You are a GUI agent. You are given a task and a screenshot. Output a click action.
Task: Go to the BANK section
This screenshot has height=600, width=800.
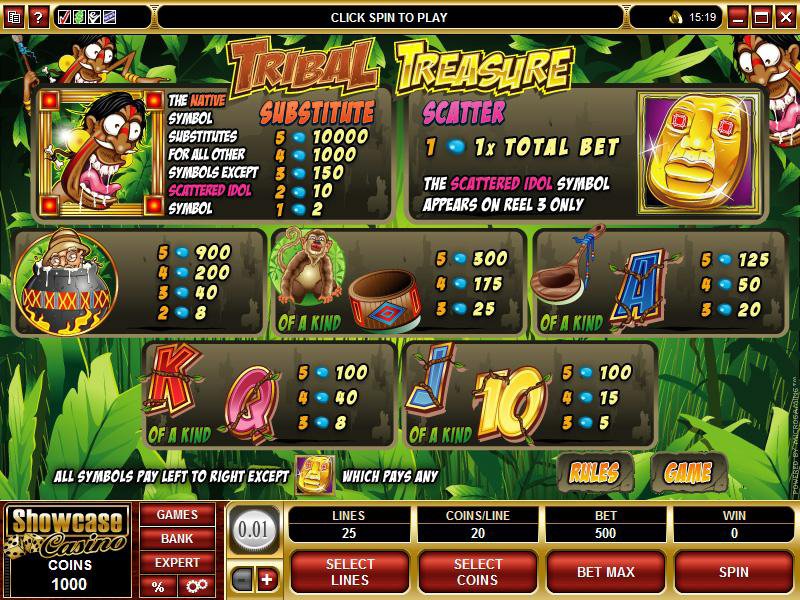tap(176, 539)
